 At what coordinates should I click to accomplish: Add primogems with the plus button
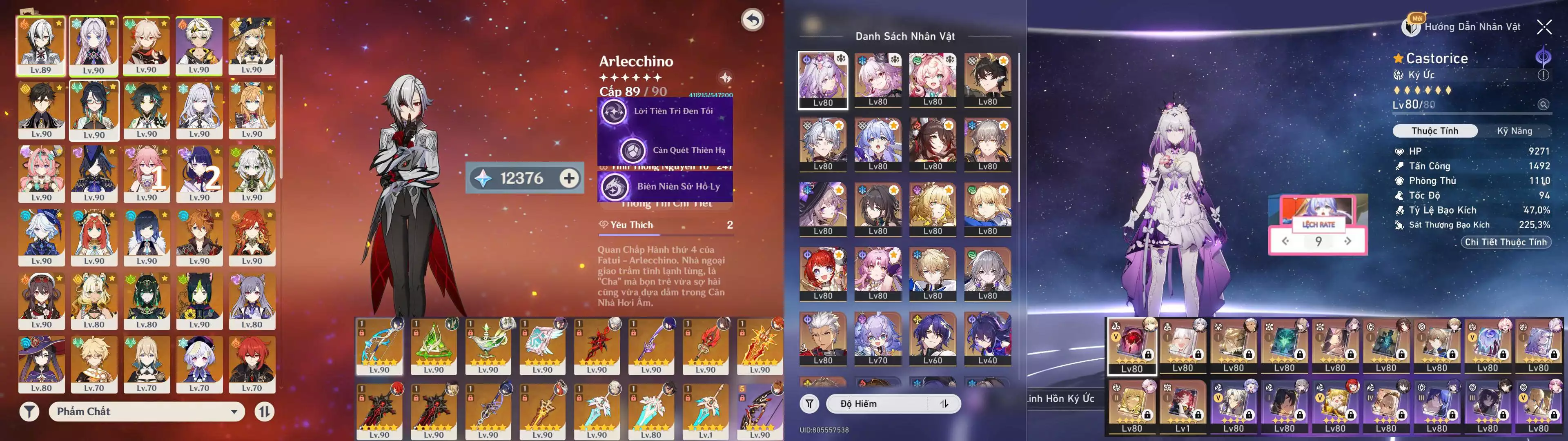click(x=569, y=178)
